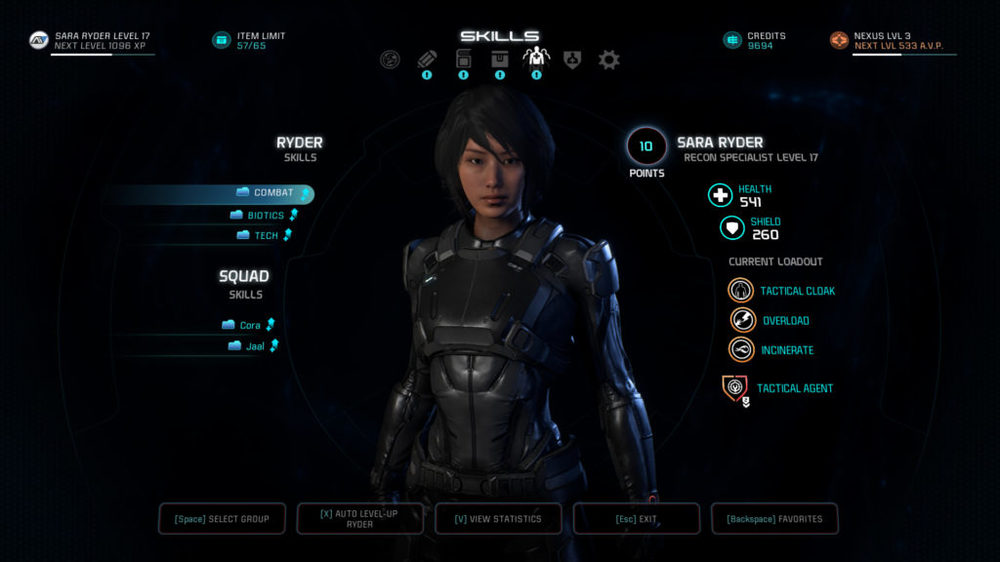Choose the Tactical Agent profile

coord(735,388)
